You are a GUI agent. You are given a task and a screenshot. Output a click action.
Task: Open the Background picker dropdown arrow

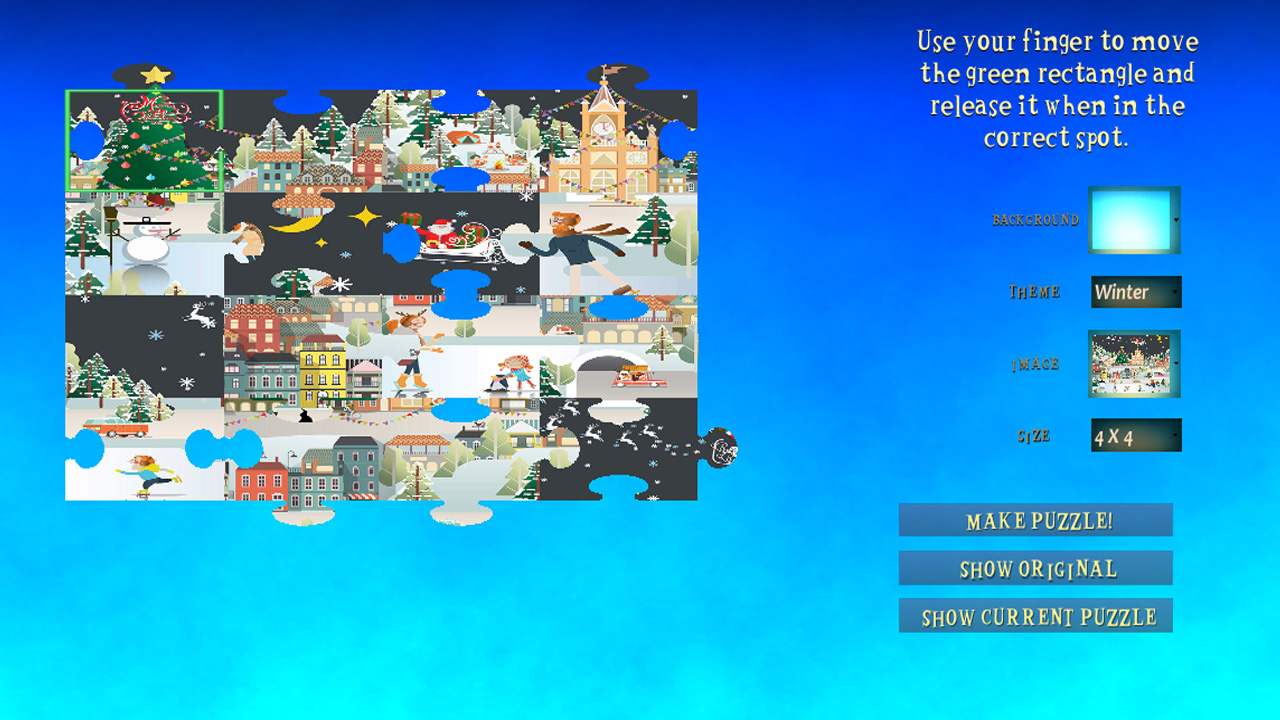click(1178, 219)
